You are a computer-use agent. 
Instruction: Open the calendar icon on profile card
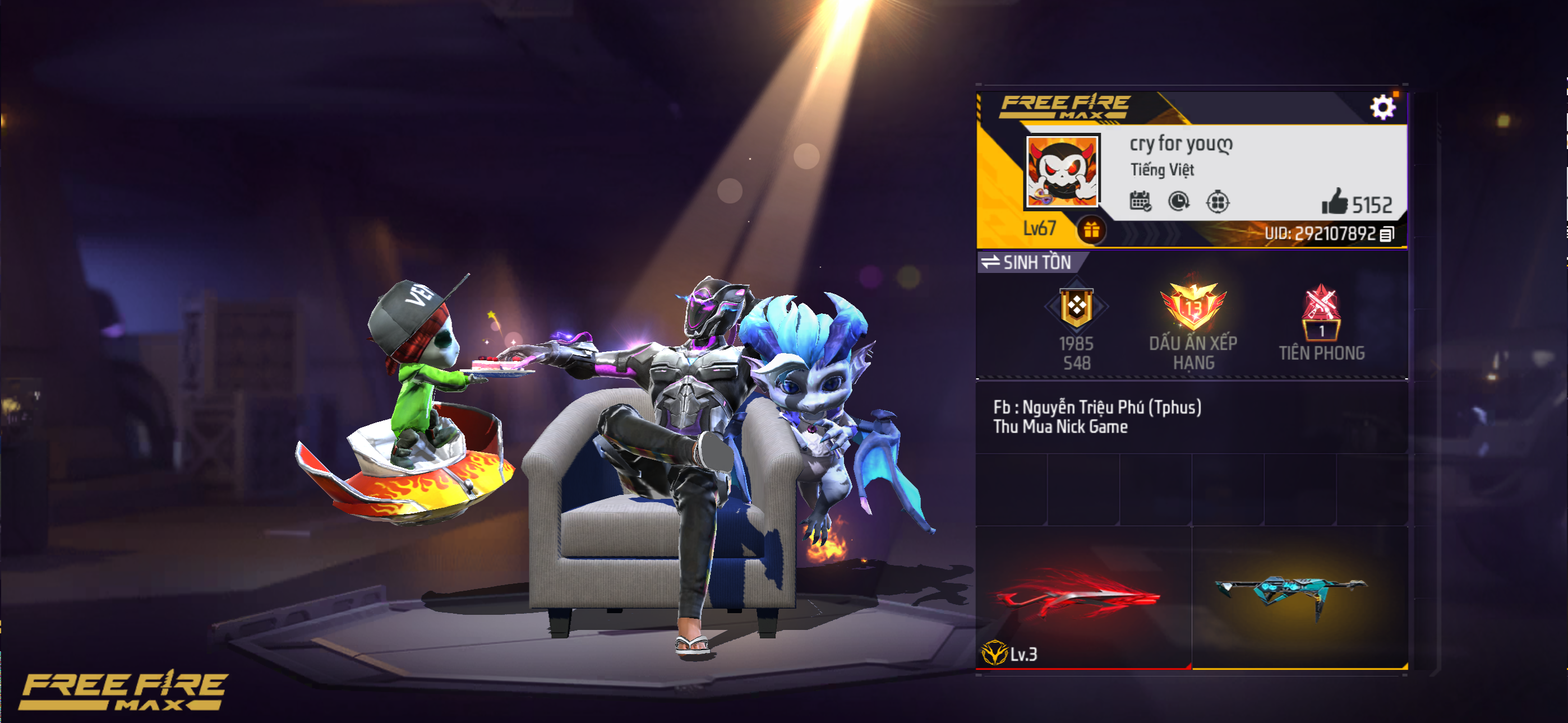coord(1140,201)
